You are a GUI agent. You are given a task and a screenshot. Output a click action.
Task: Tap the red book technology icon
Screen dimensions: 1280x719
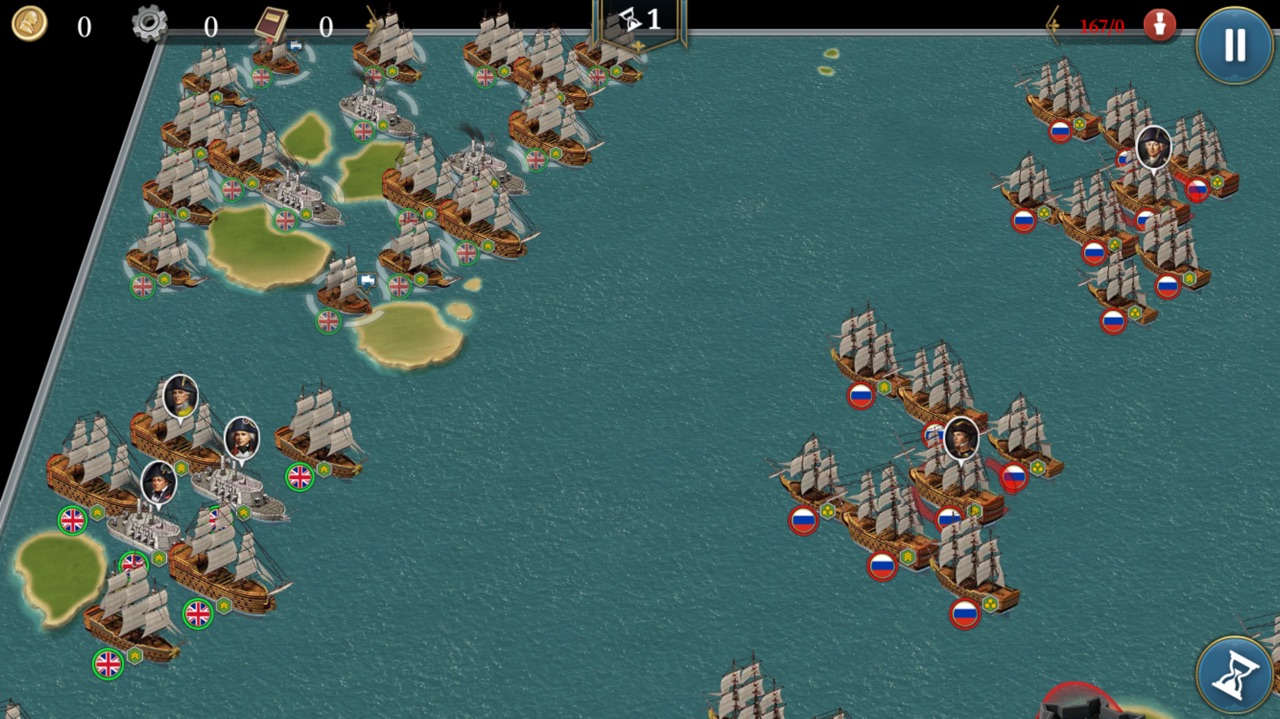[x=270, y=23]
